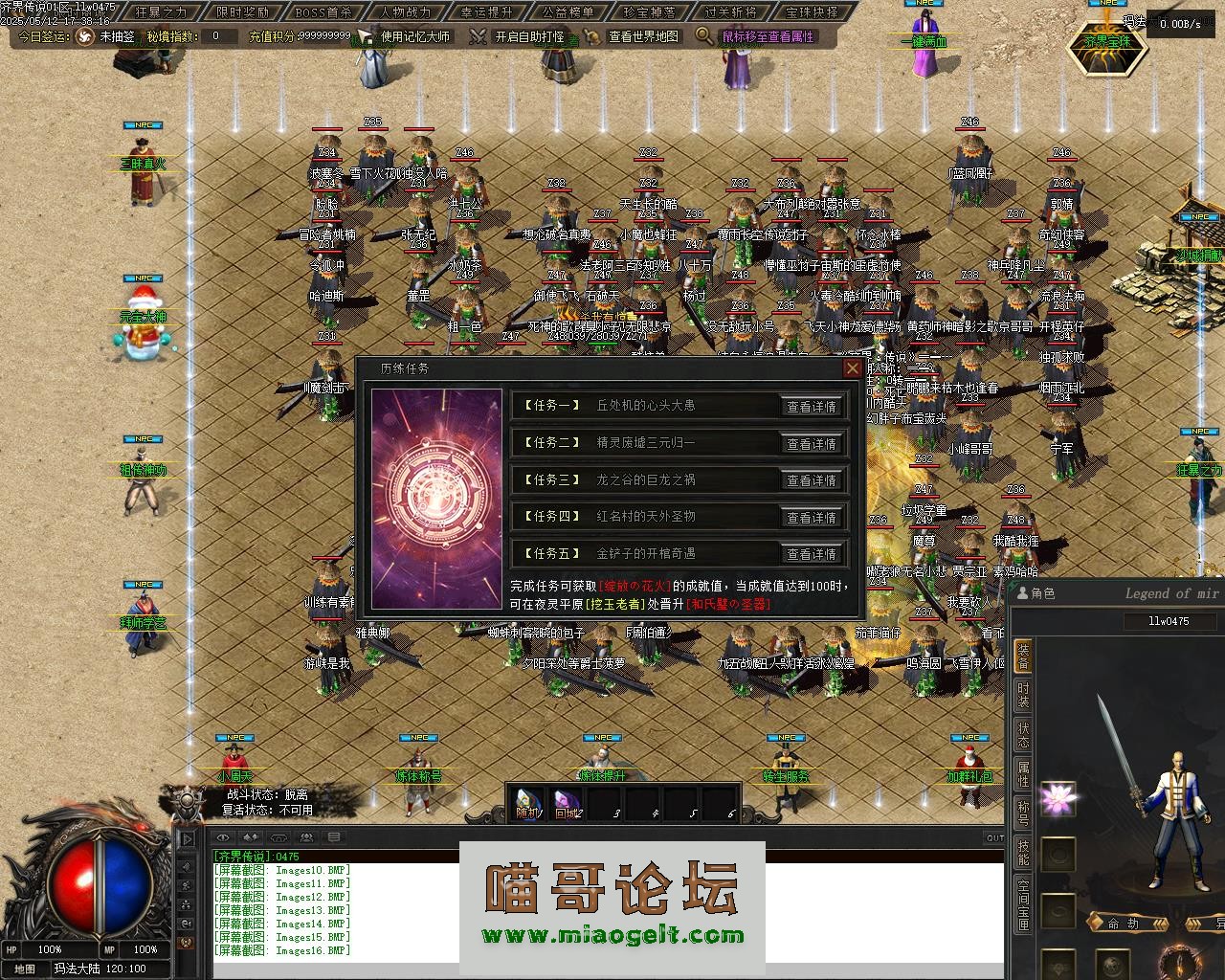View details for 任务一 quest
This screenshot has height=980, width=1225.
(812, 407)
